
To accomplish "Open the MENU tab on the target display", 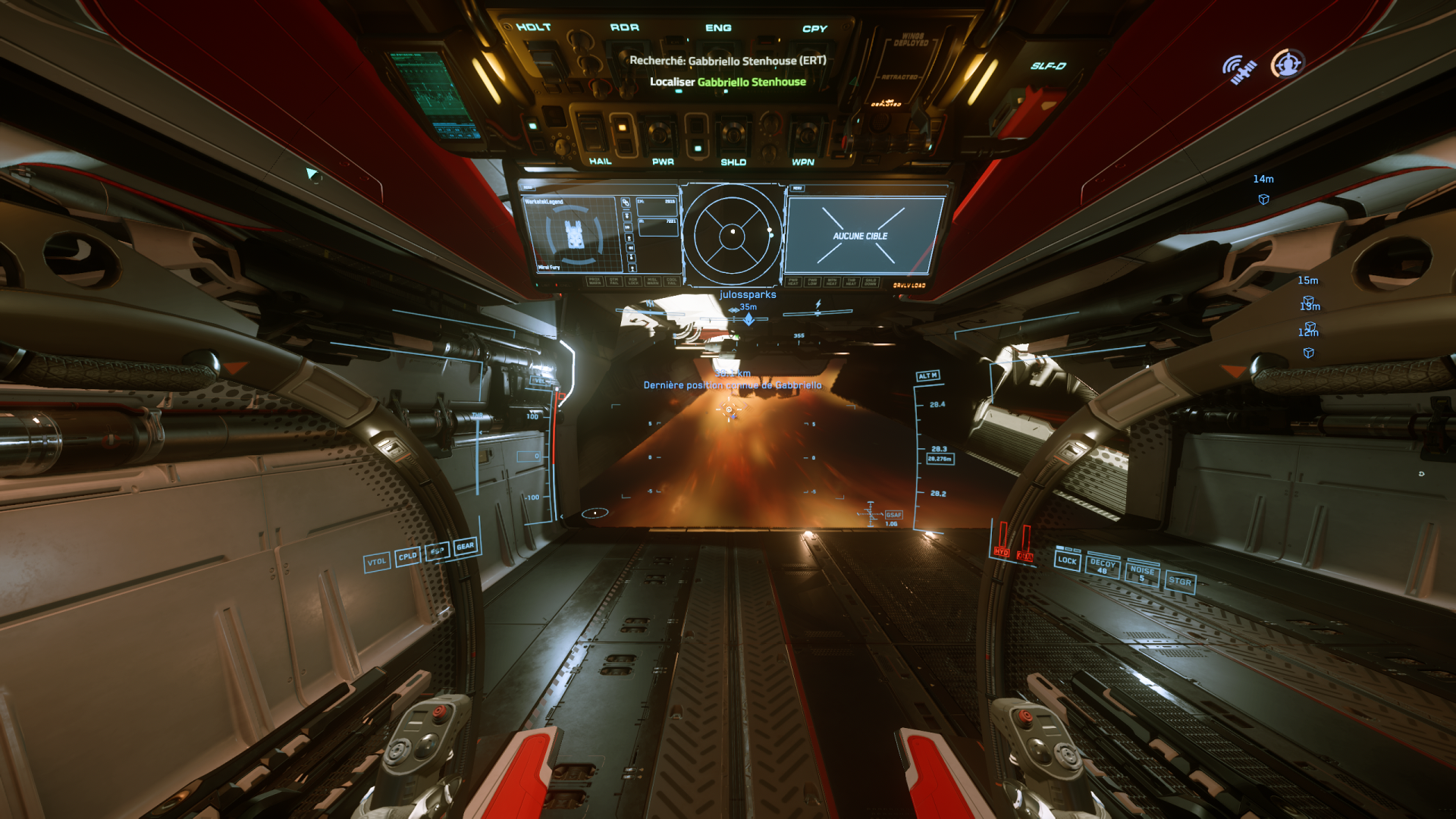I will pos(797,188).
